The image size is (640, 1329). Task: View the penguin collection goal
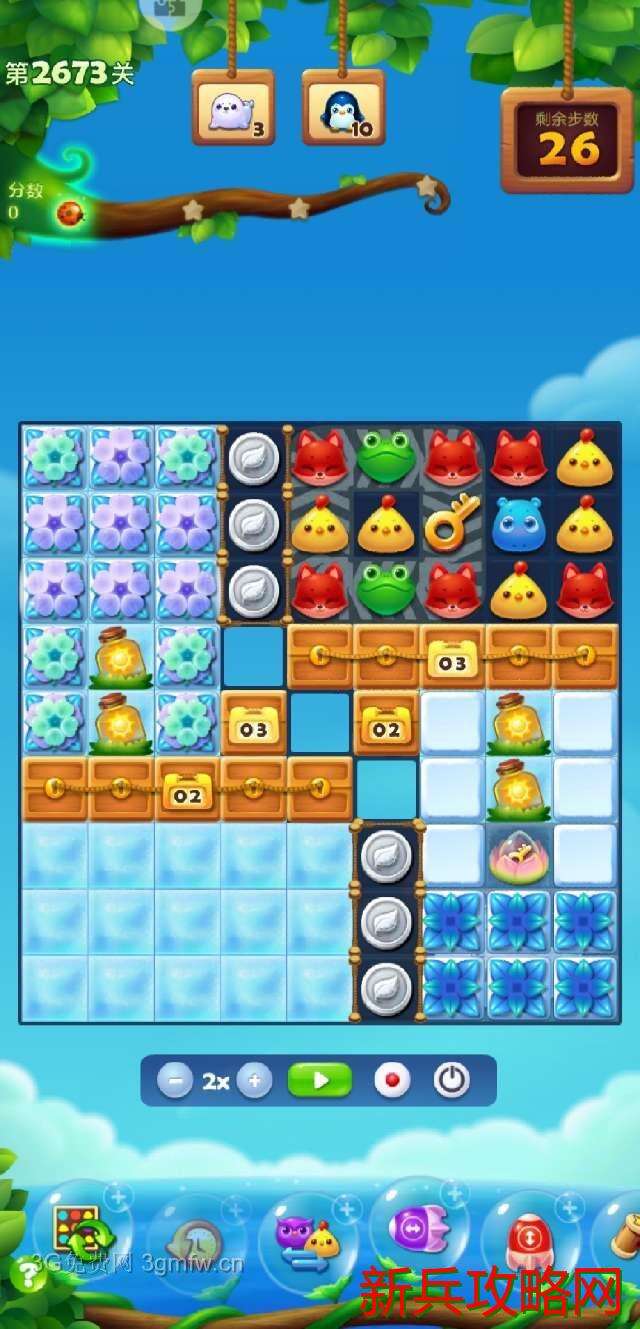343,108
